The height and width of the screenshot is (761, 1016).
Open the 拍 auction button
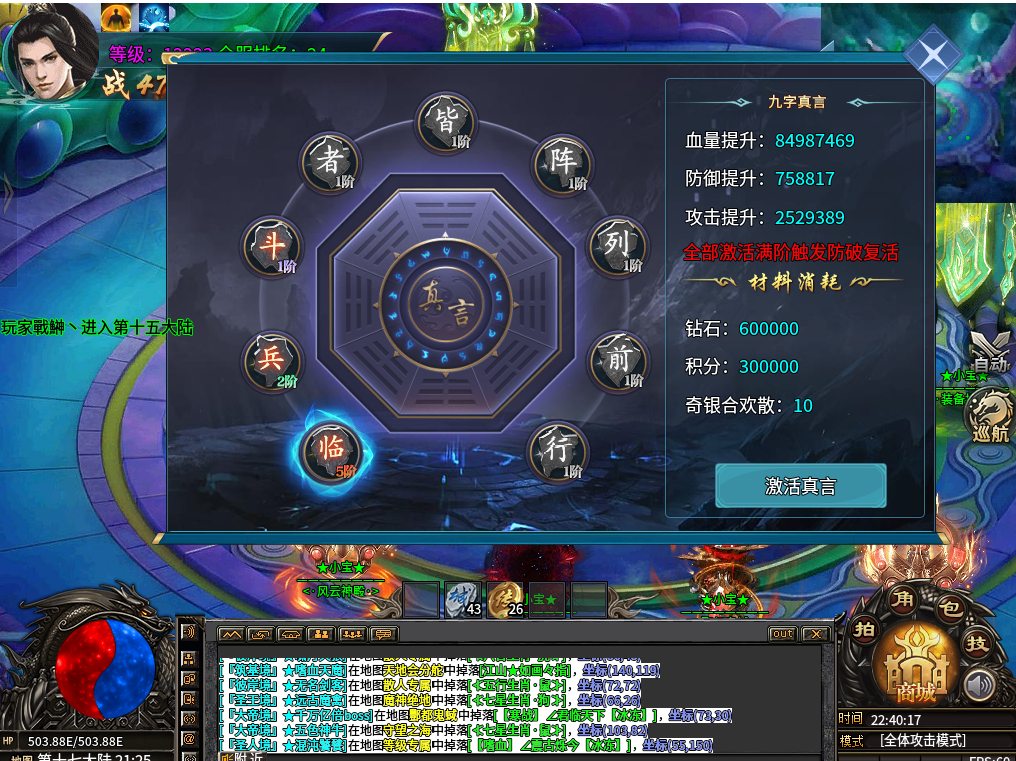[x=866, y=629]
